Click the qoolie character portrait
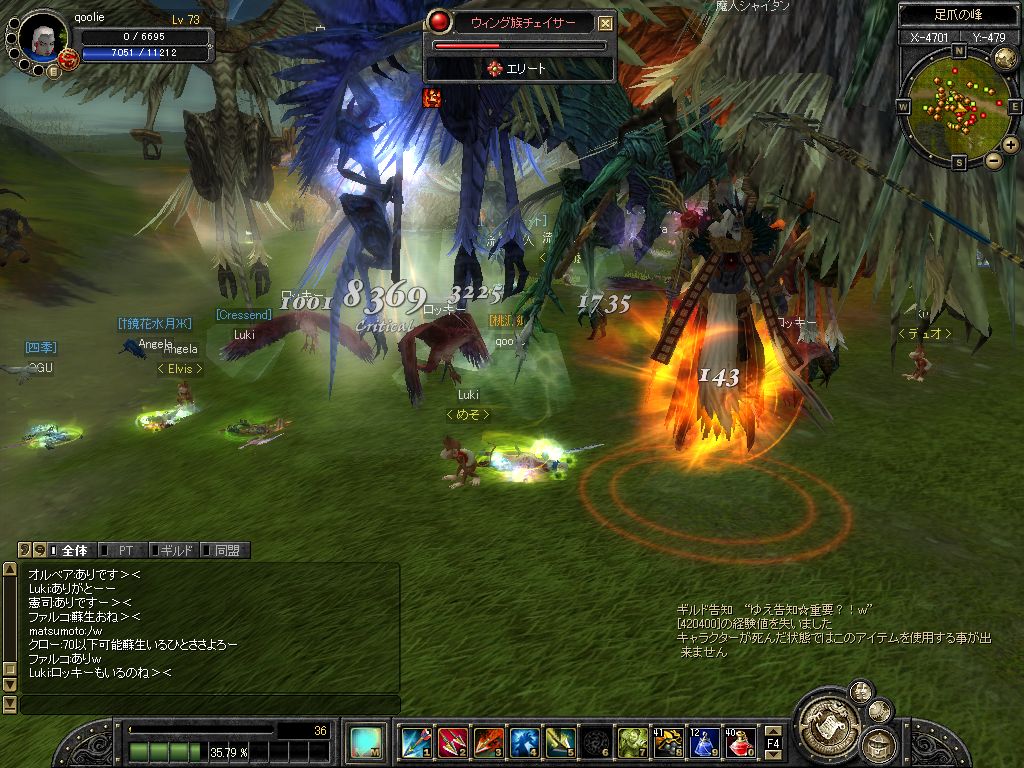Screen dimensions: 1024x768 coord(43,40)
